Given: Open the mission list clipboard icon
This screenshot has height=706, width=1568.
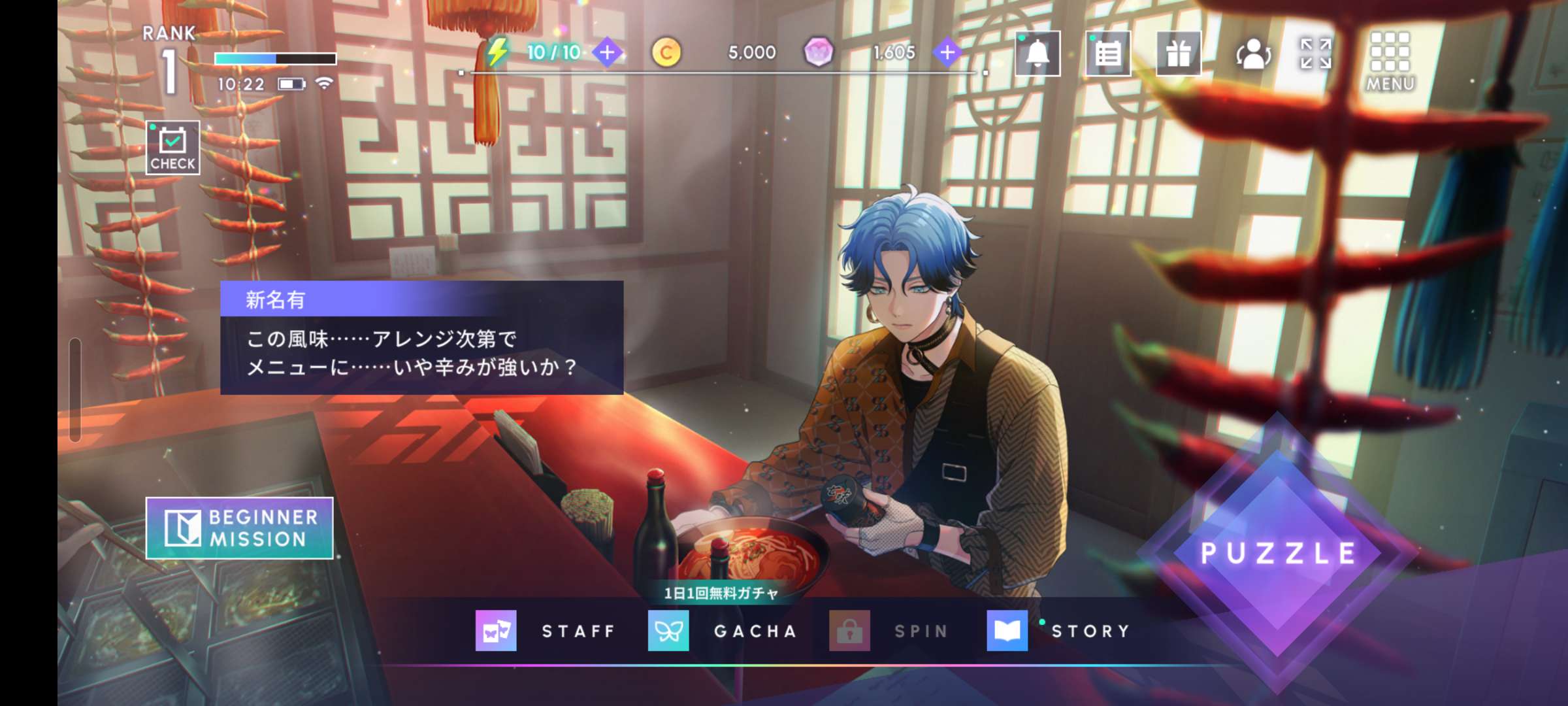Looking at the screenshot, I should tap(1108, 54).
